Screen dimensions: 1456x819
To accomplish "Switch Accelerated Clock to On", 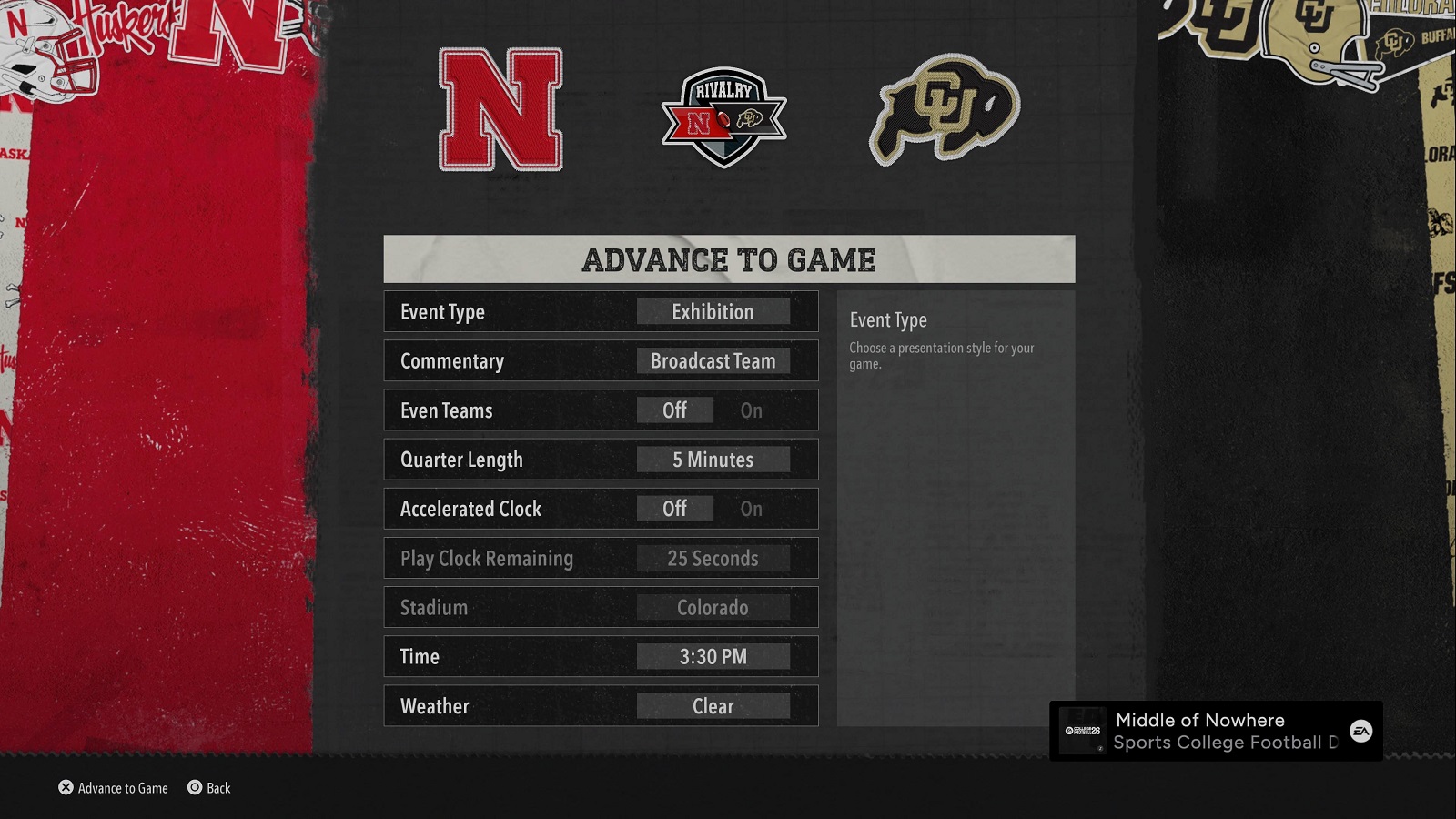I will pyautogui.click(x=751, y=509).
